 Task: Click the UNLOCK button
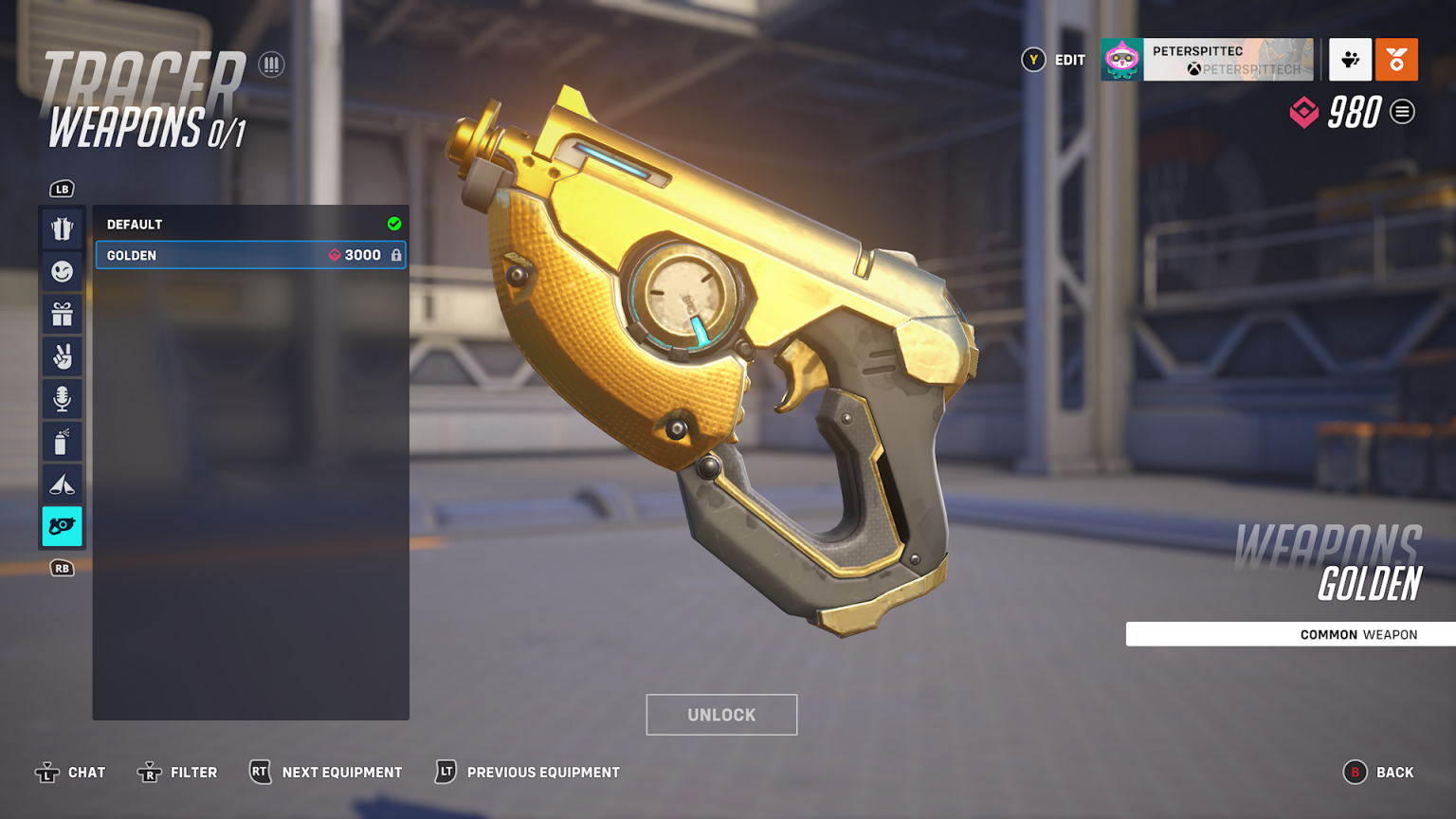721,715
